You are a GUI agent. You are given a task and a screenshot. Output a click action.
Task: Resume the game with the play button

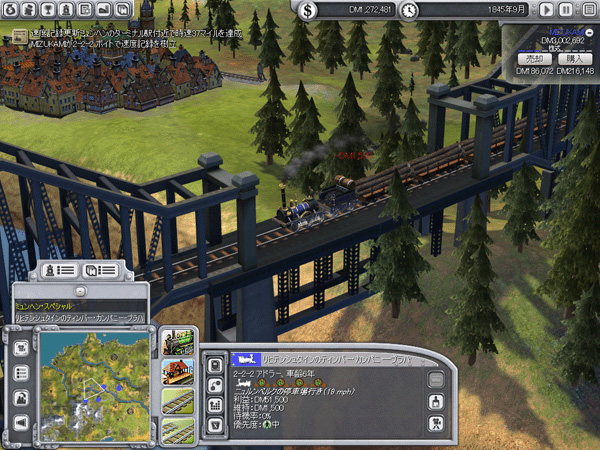pyautogui.click(x=544, y=10)
